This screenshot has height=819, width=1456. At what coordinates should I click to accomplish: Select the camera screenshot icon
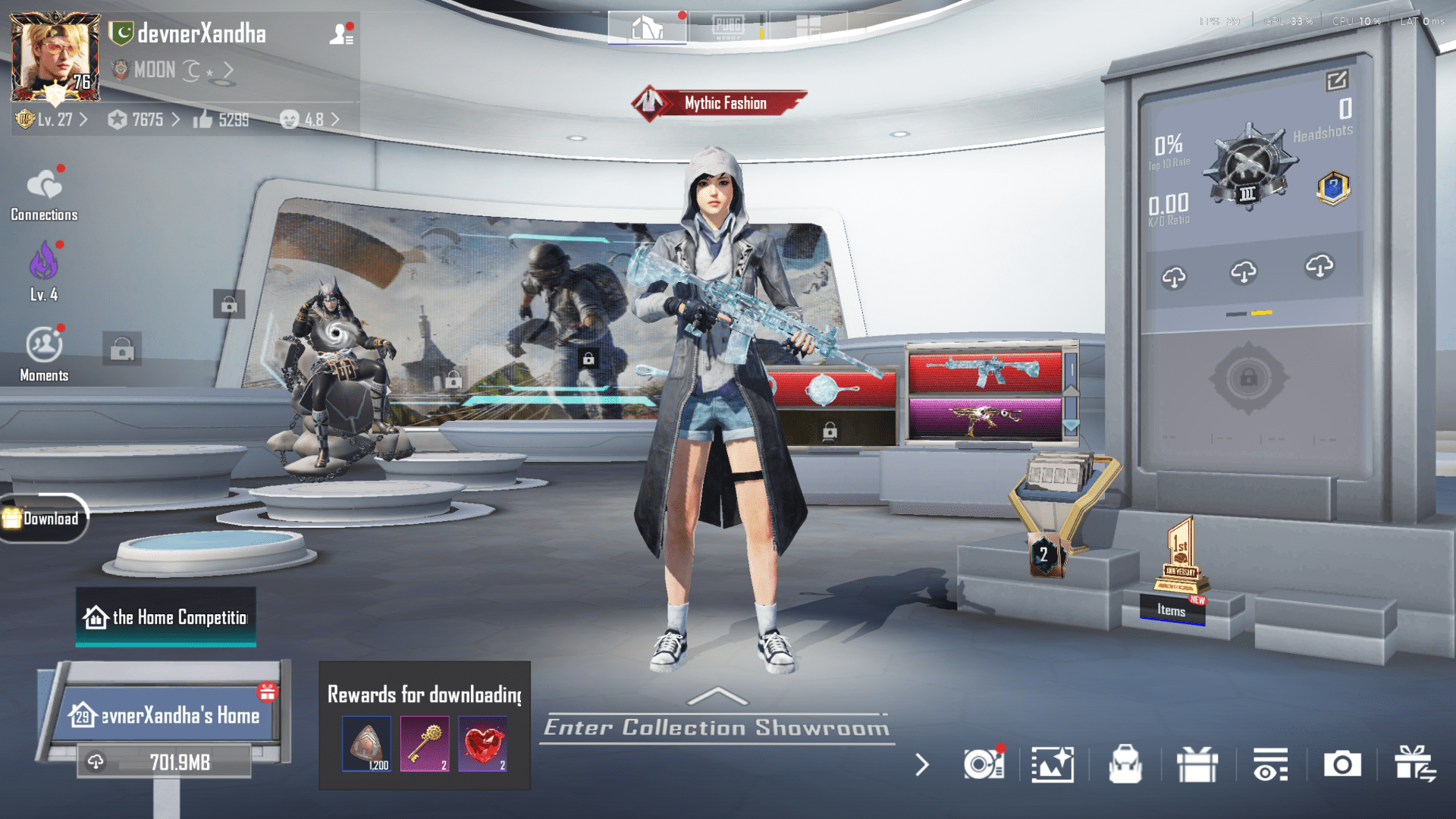coord(1341,766)
